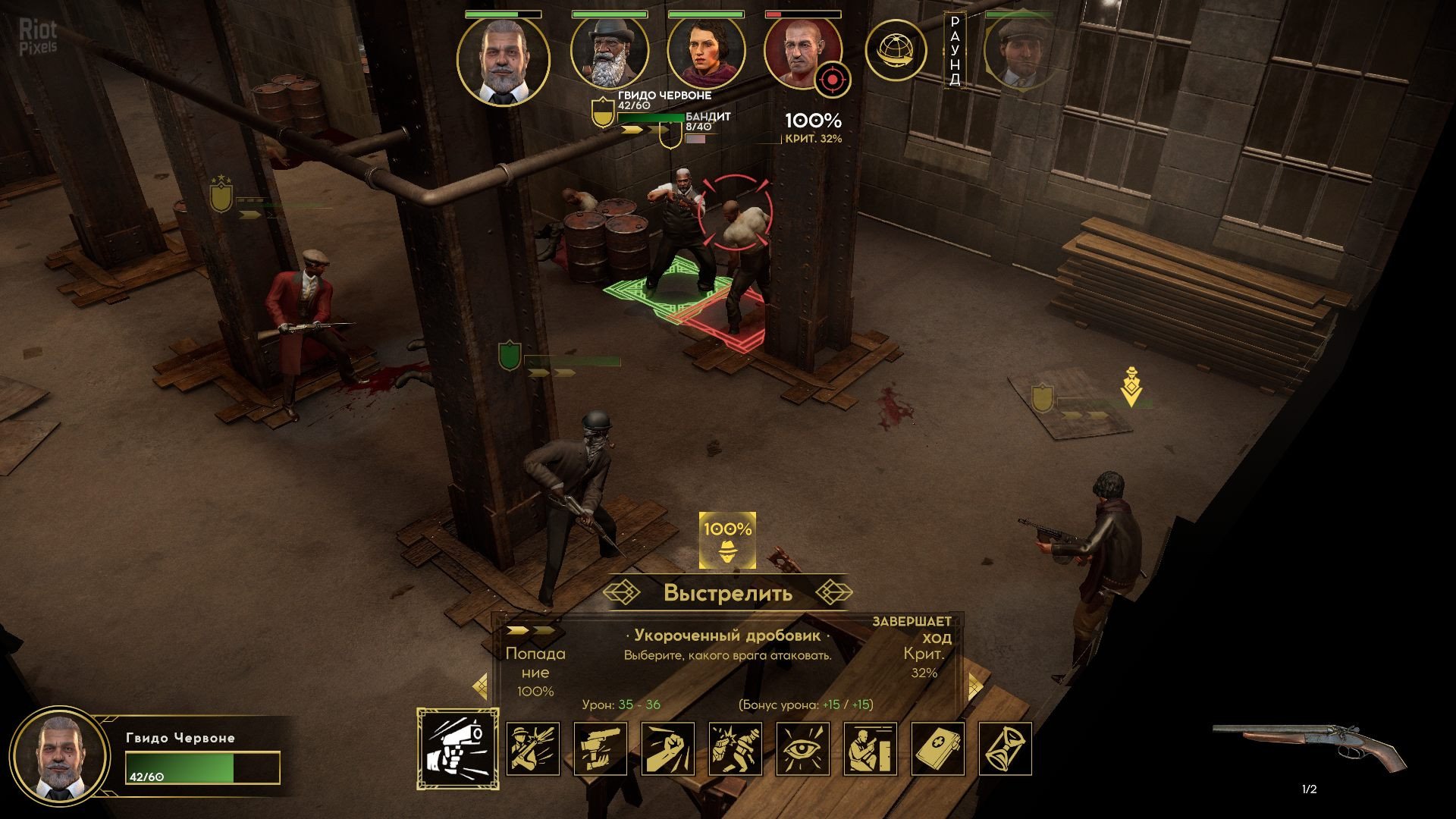1456x819 pixels.
Task: Click the 100% hit chance target badge
Action: (x=727, y=541)
